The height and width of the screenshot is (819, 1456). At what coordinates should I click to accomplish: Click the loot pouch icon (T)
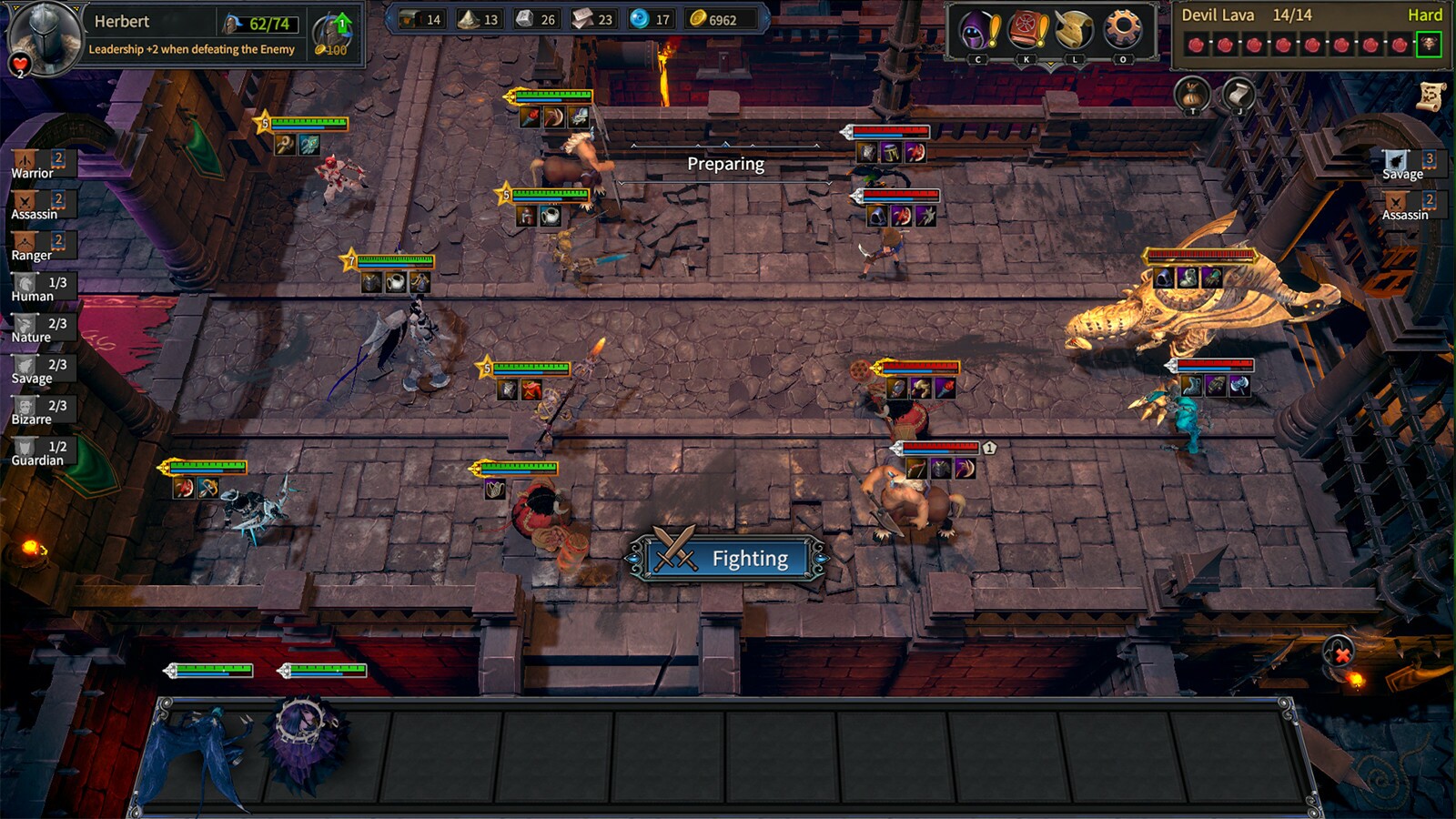(1190, 94)
